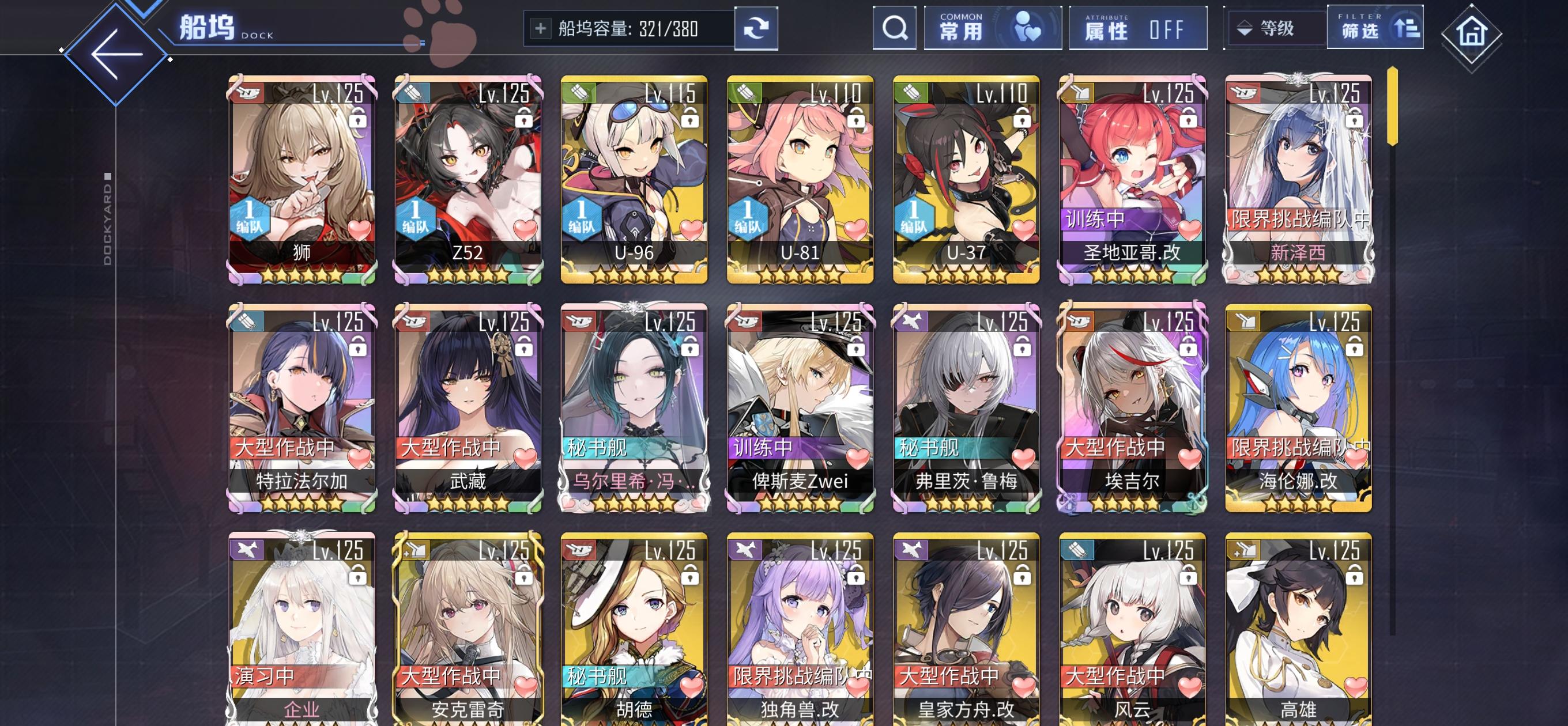Refresh the dock list with the refresh icon
Viewport: 1568px width, 726px height.
[x=756, y=28]
